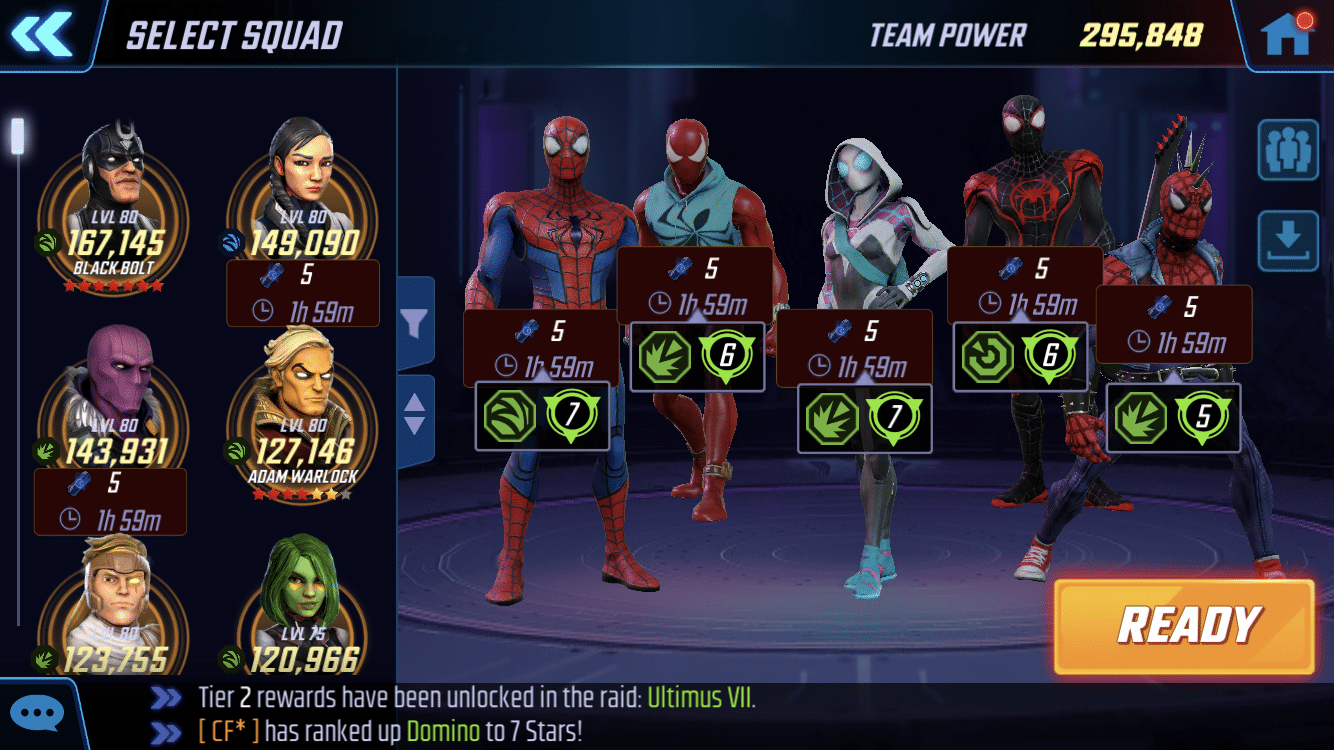Select Black Bolt from the roster
This screenshot has width=1334, height=750.
110,190
